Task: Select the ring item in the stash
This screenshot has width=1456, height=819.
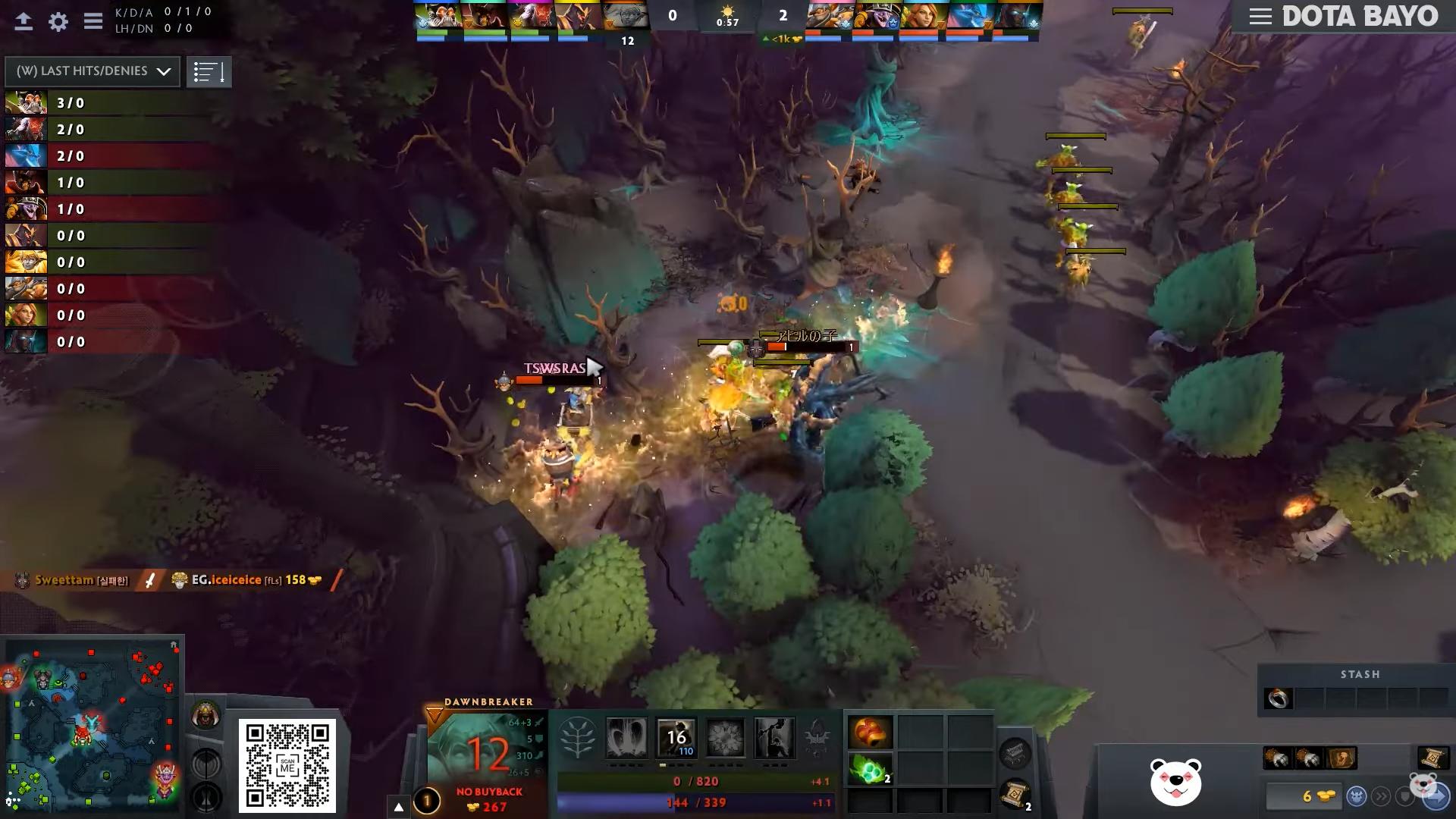Action: pyautogui.click(x=1279, y=698)
